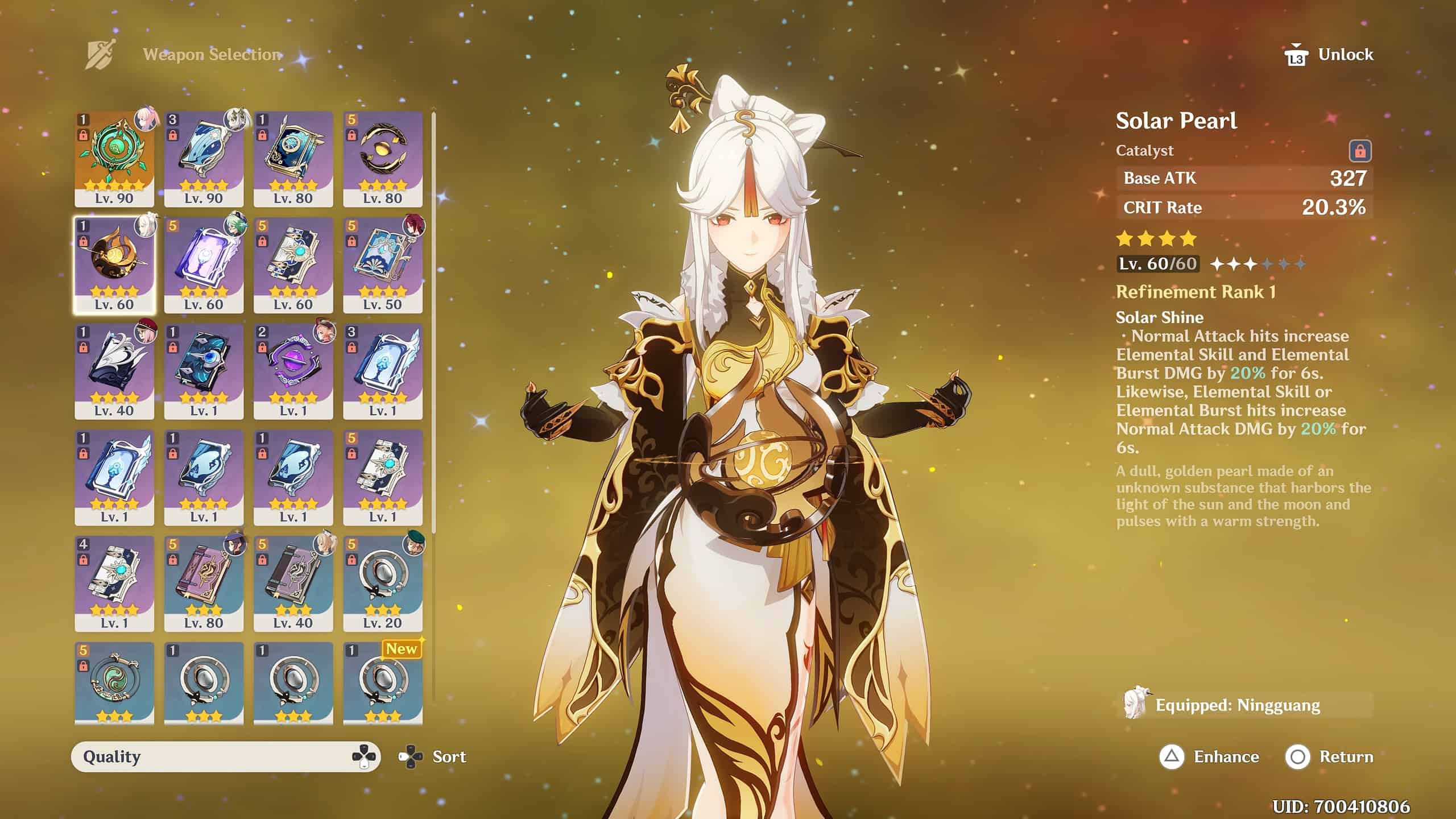Image resolution: width=1456 pixels, height=819 pixels.
Task: Select the Lv. 1 purple orb catalyst
Action: [293, 371]
